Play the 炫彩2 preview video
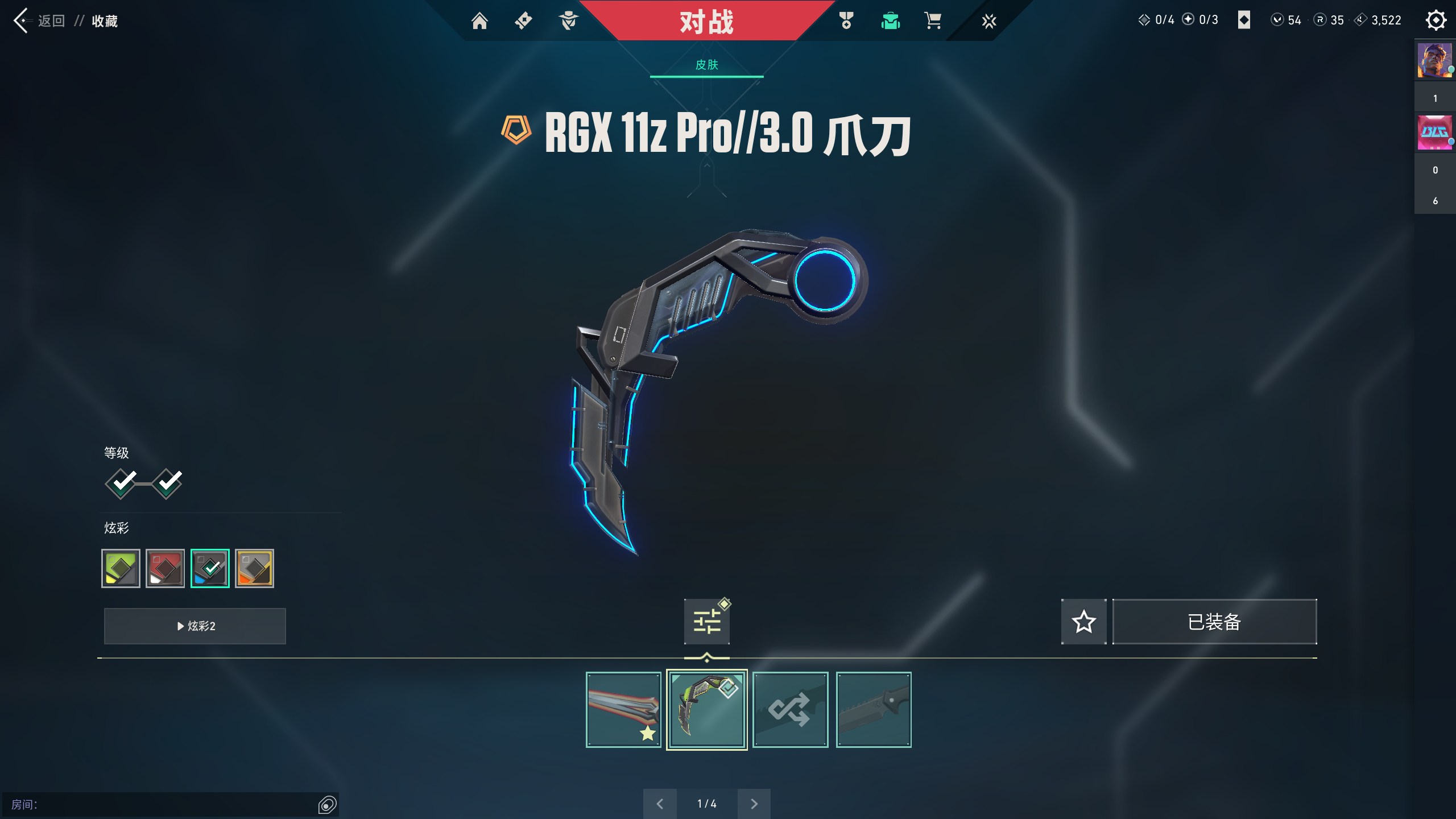The width and height of the screenshot is (1456, 819). pyautogui.click(x=195, y=626)
